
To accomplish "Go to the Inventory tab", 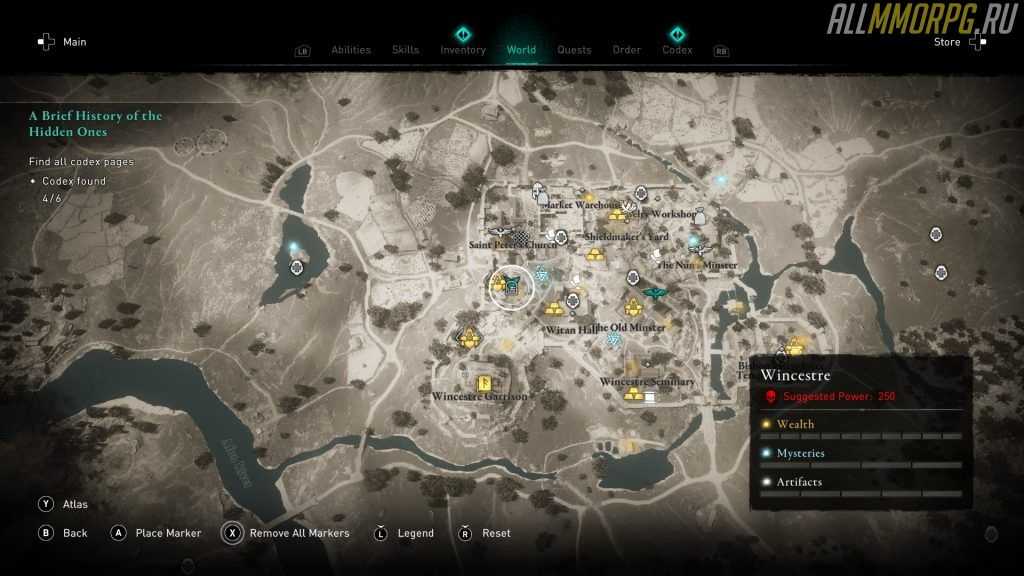I will [463, 50].
